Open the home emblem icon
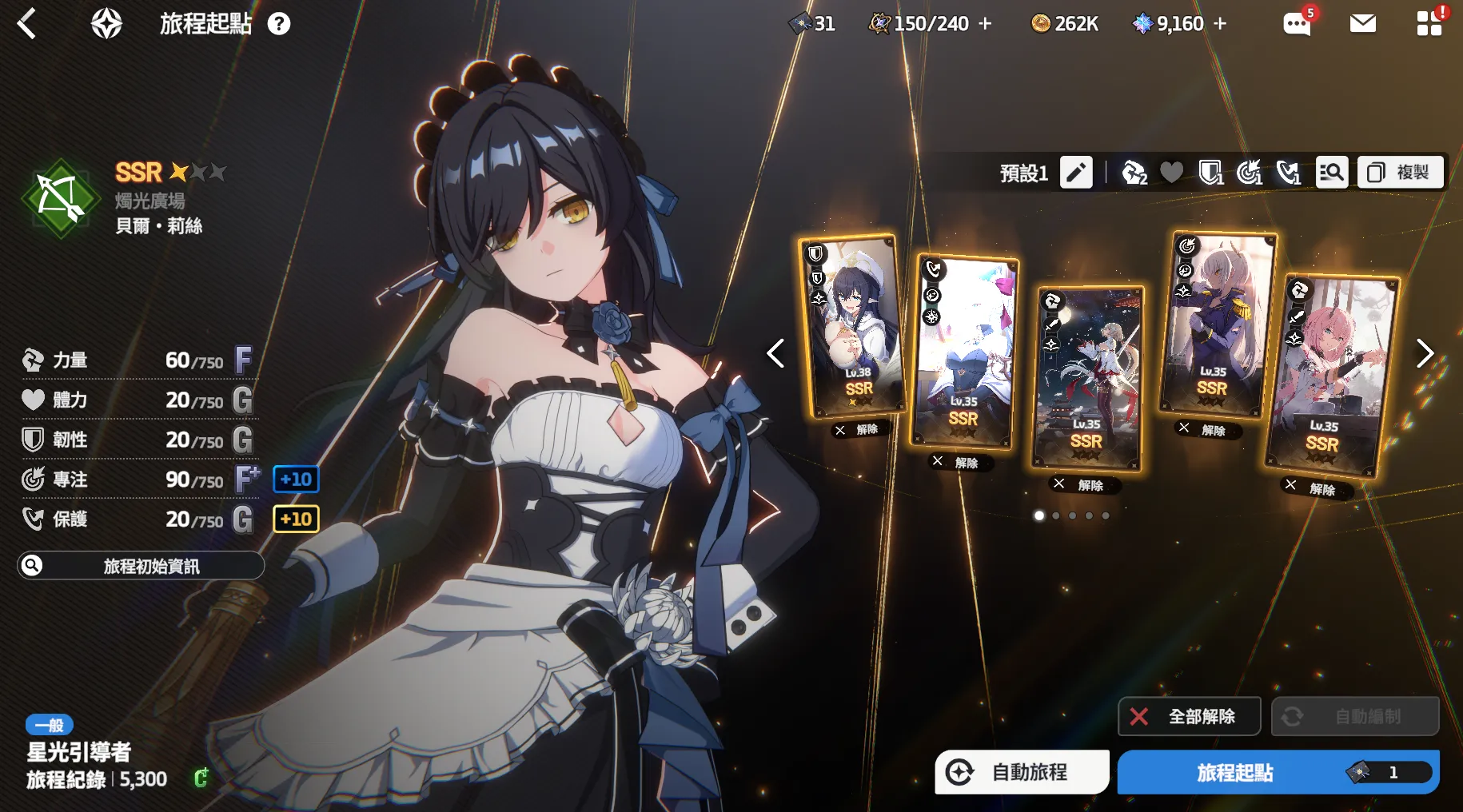Screen dimensions: 1463x812 (x=106, y=24)
